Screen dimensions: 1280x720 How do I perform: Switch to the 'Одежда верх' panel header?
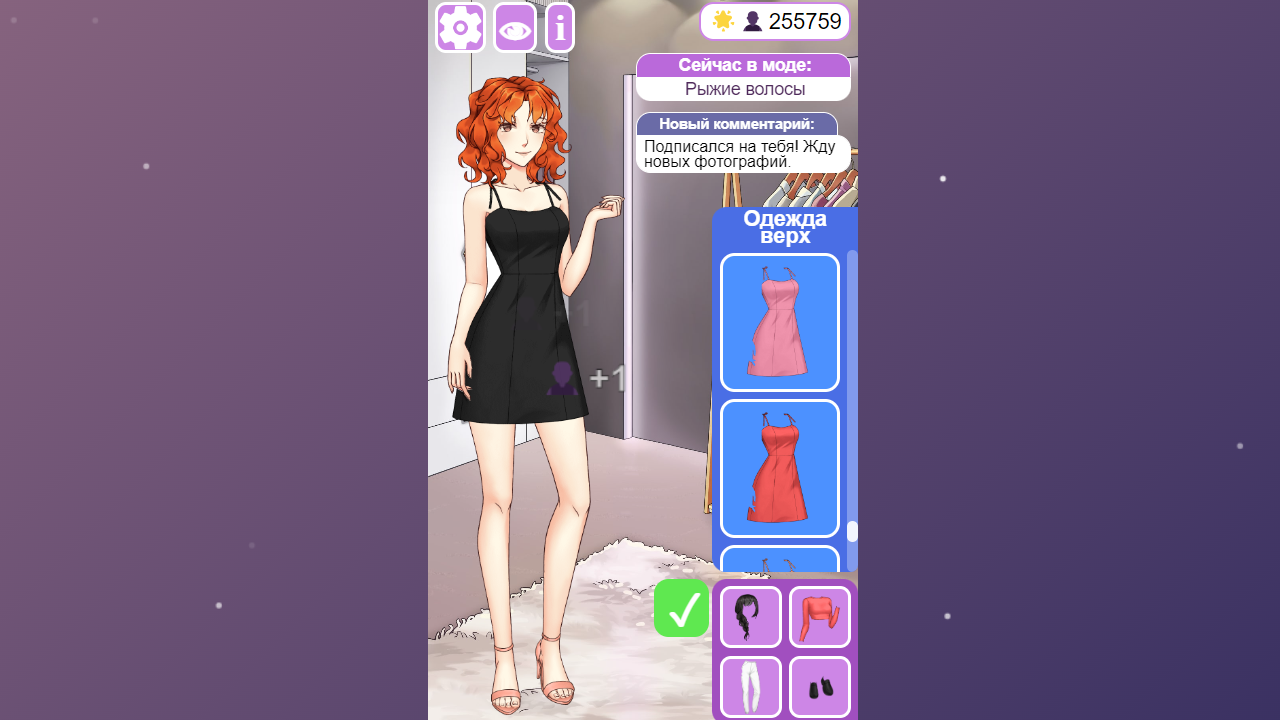tap(786, 226)
